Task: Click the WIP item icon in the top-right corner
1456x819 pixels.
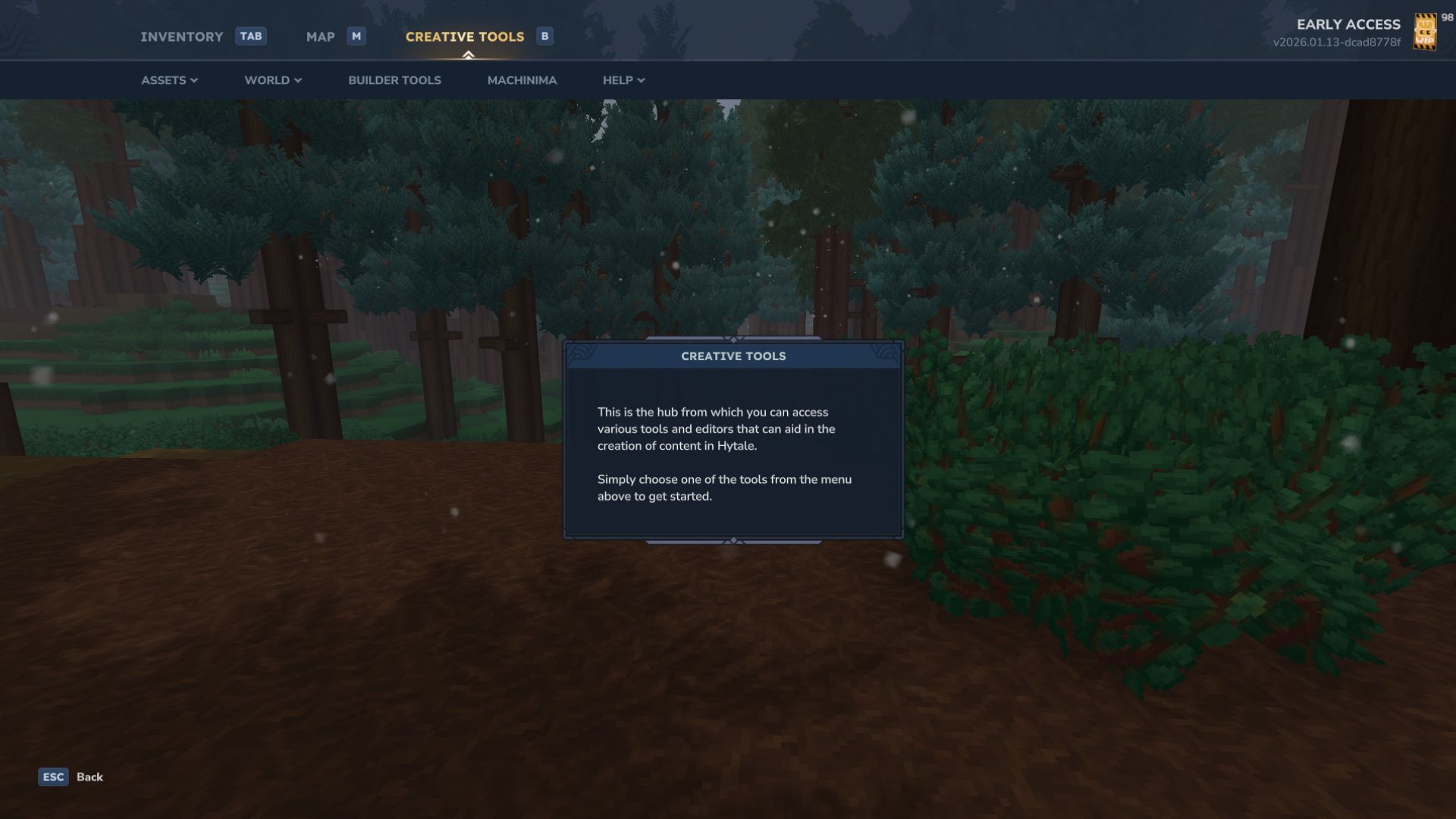Action: click(x=1424, y=32)
